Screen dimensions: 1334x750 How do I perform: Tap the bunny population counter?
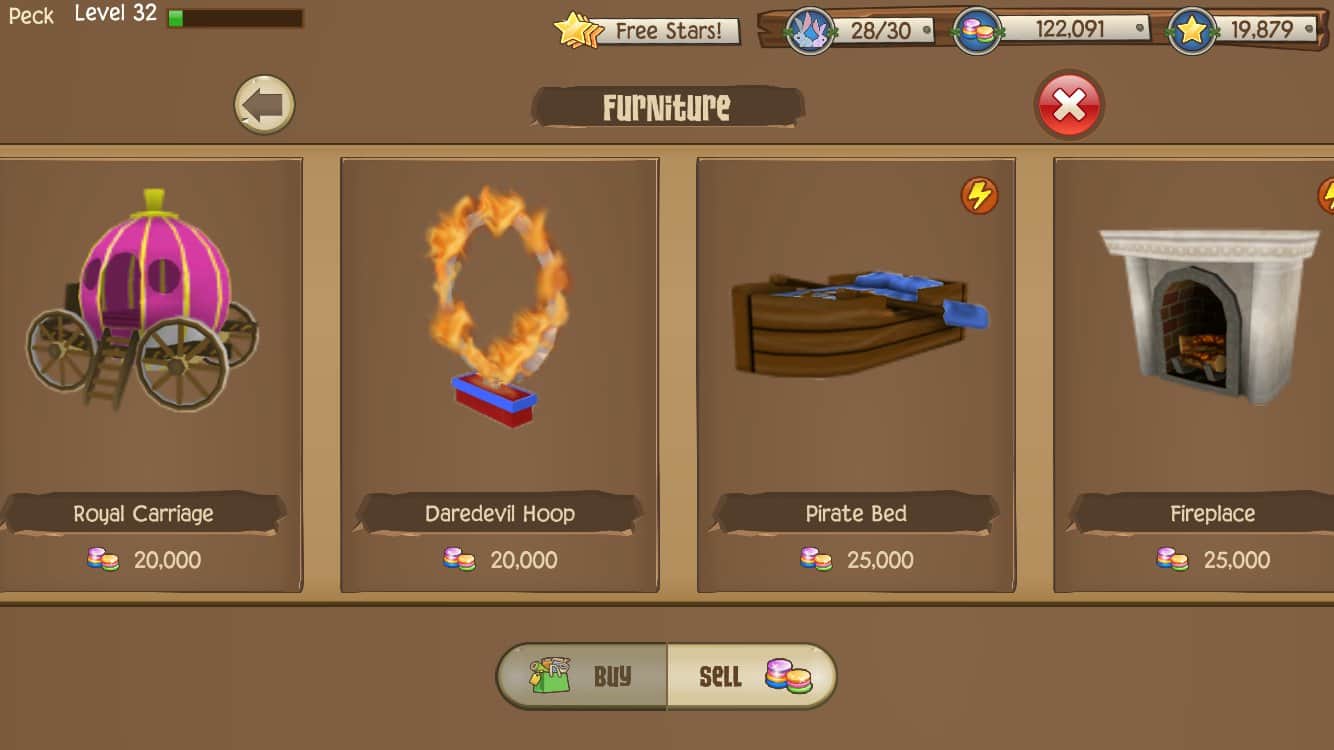[860, 30]
